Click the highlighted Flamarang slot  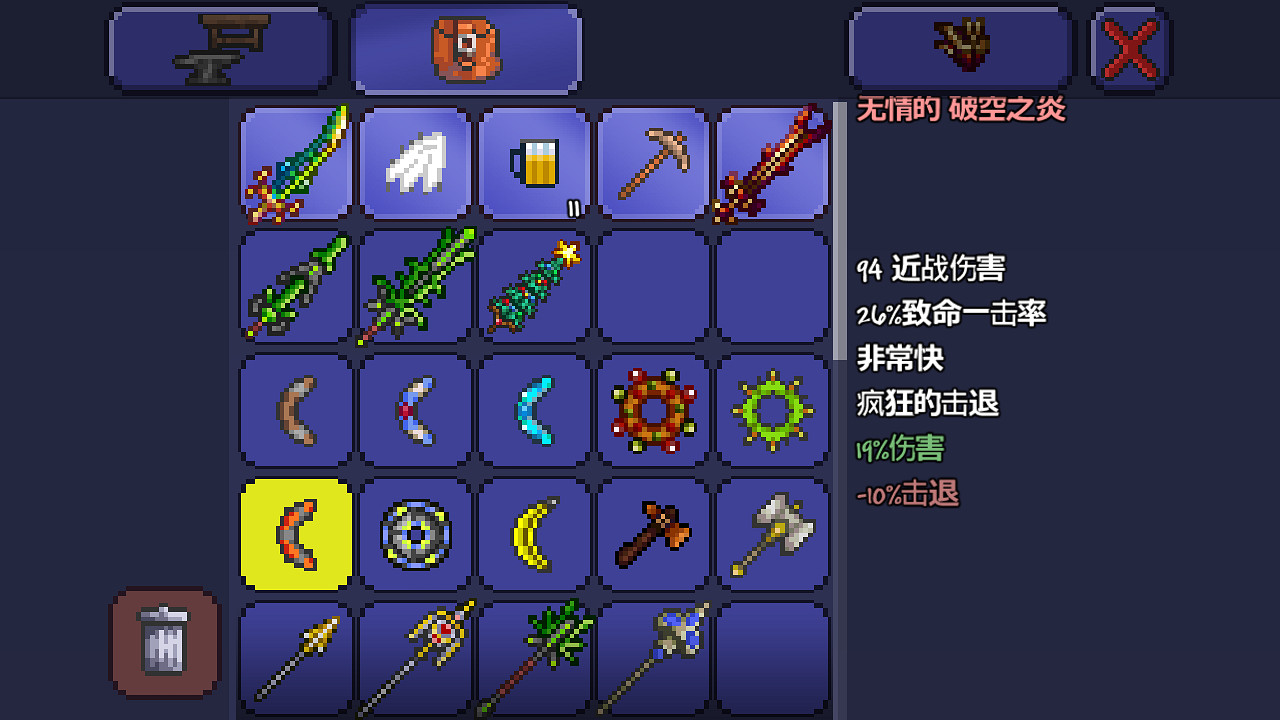tap(295, 533)
